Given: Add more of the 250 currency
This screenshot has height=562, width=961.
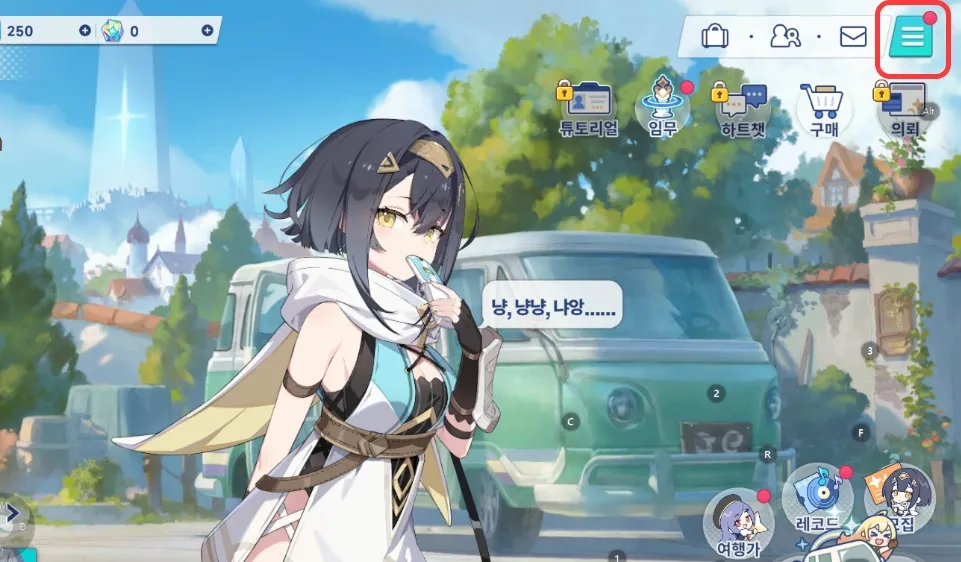Looking at the screenshot, I should [x=85, y=31].
